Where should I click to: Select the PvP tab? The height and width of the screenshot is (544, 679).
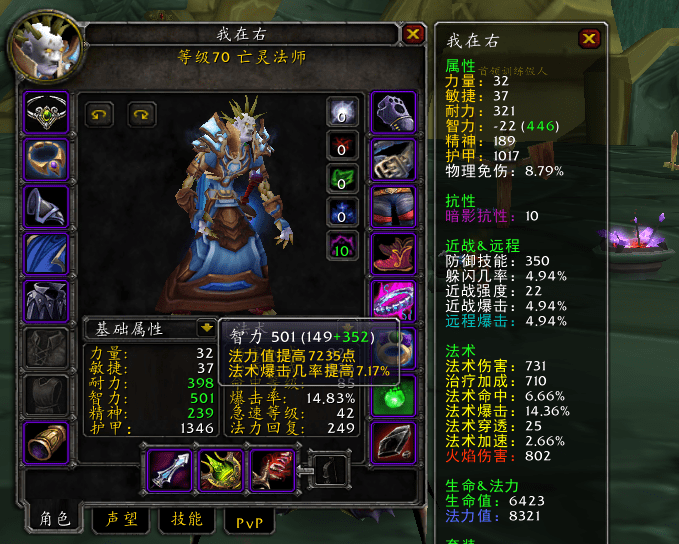(249, 520)
